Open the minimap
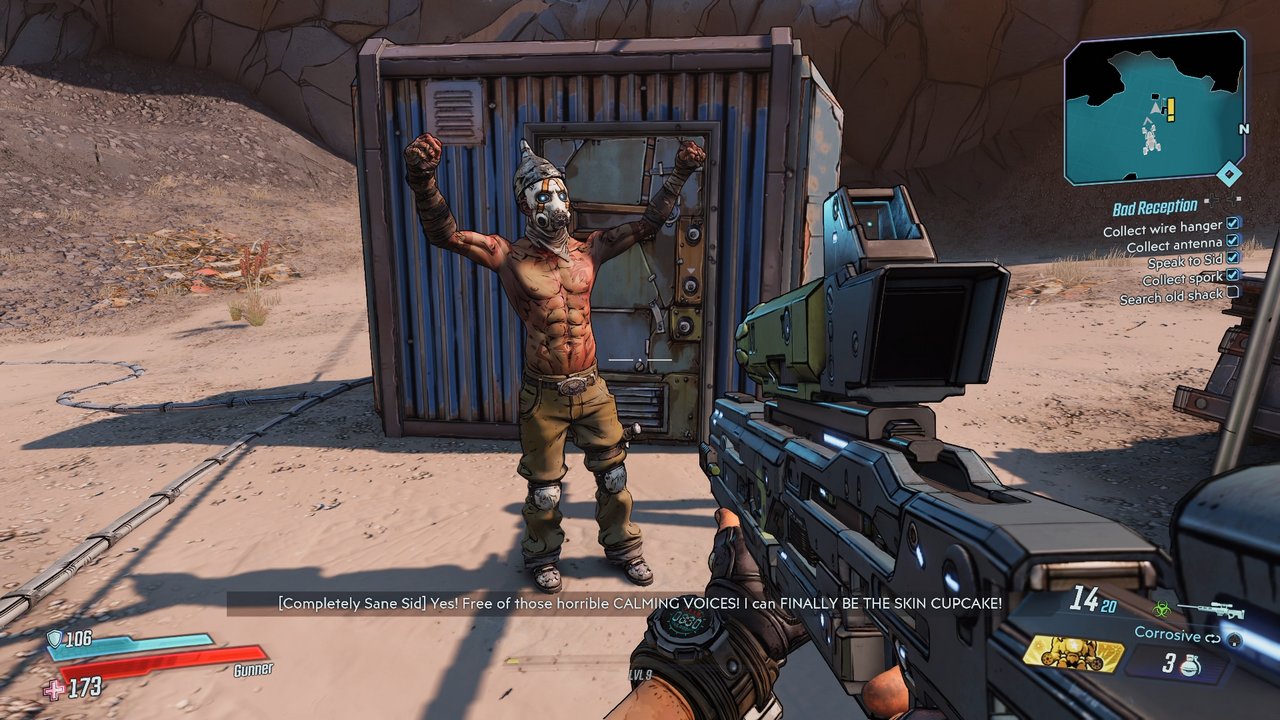The image size is (1280, 720). coord(1154,107)
